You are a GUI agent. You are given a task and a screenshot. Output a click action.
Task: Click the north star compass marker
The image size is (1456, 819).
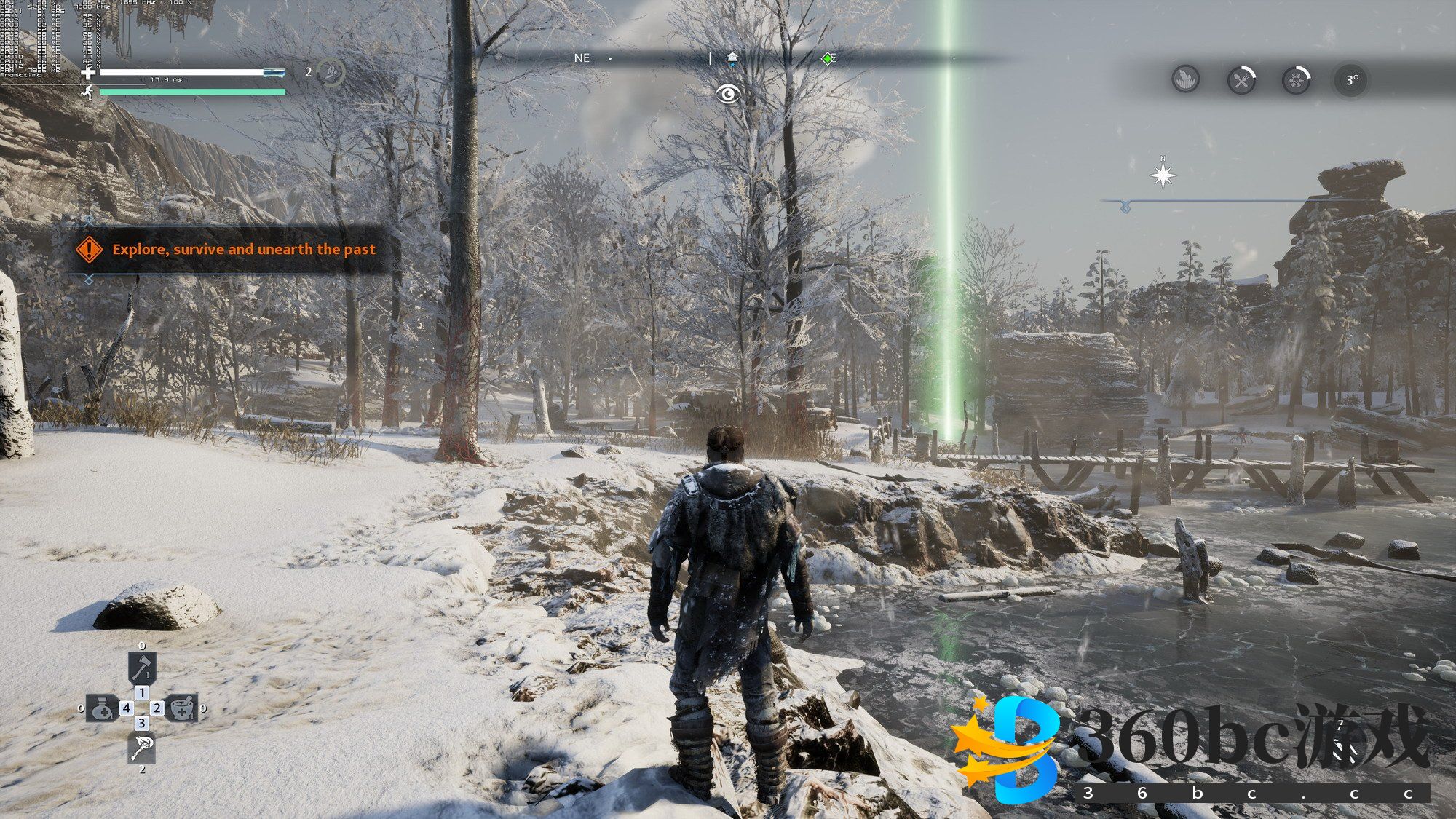coord(1163,175)
